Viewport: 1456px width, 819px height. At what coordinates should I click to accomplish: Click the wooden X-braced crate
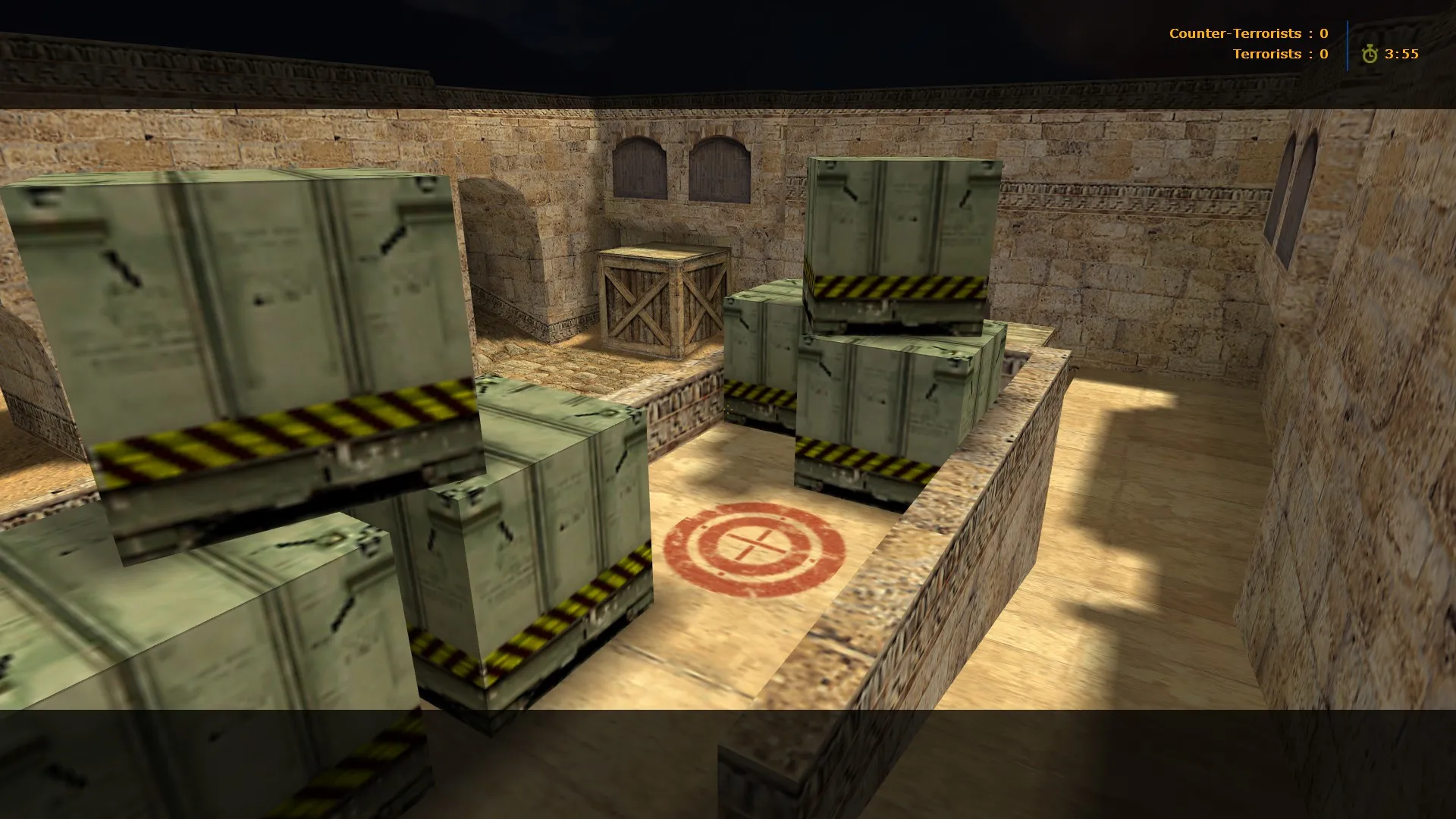click(661, 303)
